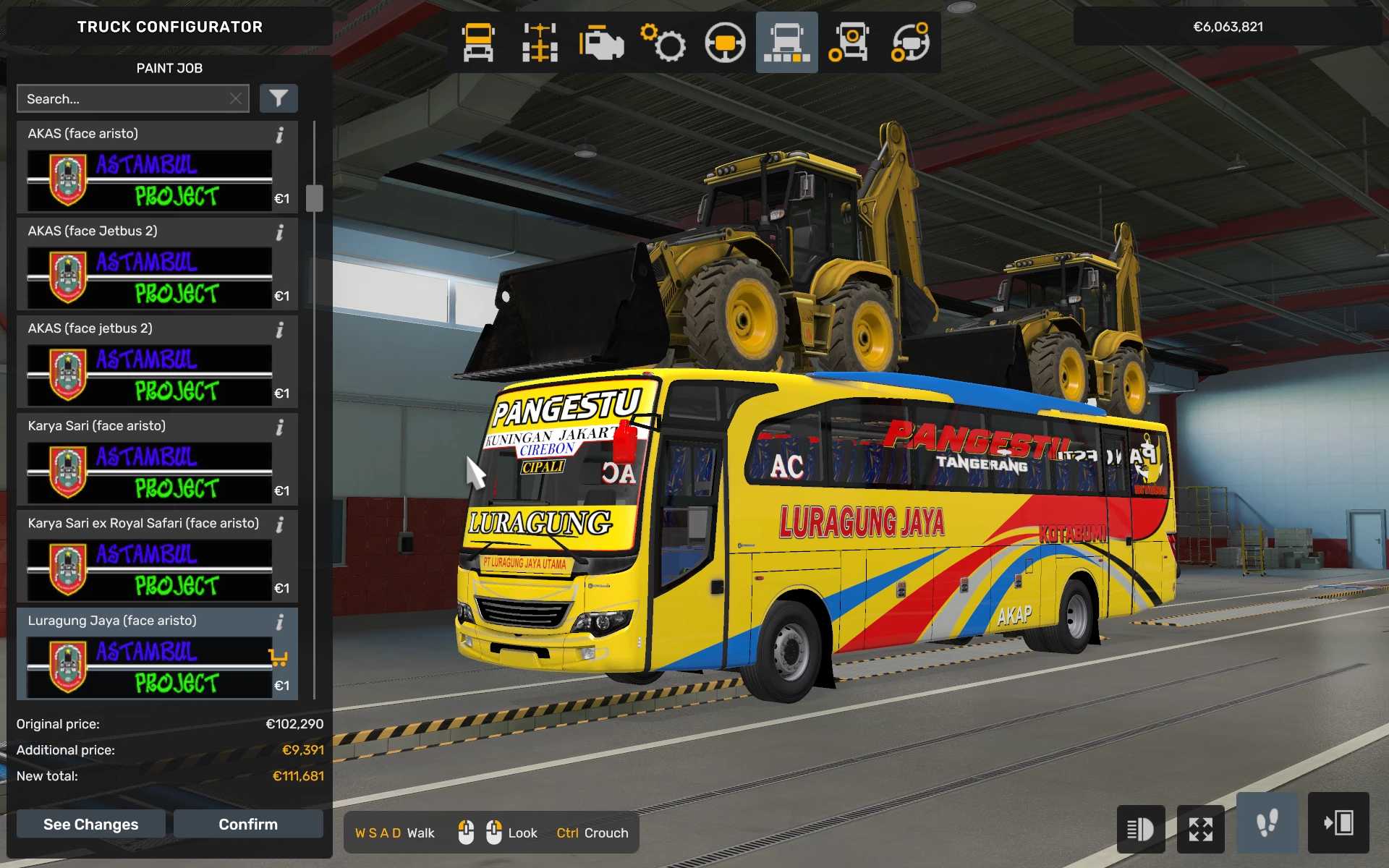The width and height of the screenshot is (1389, 868).
Task: Confirm the truck configuration purchase
Action: pos(247,824)
